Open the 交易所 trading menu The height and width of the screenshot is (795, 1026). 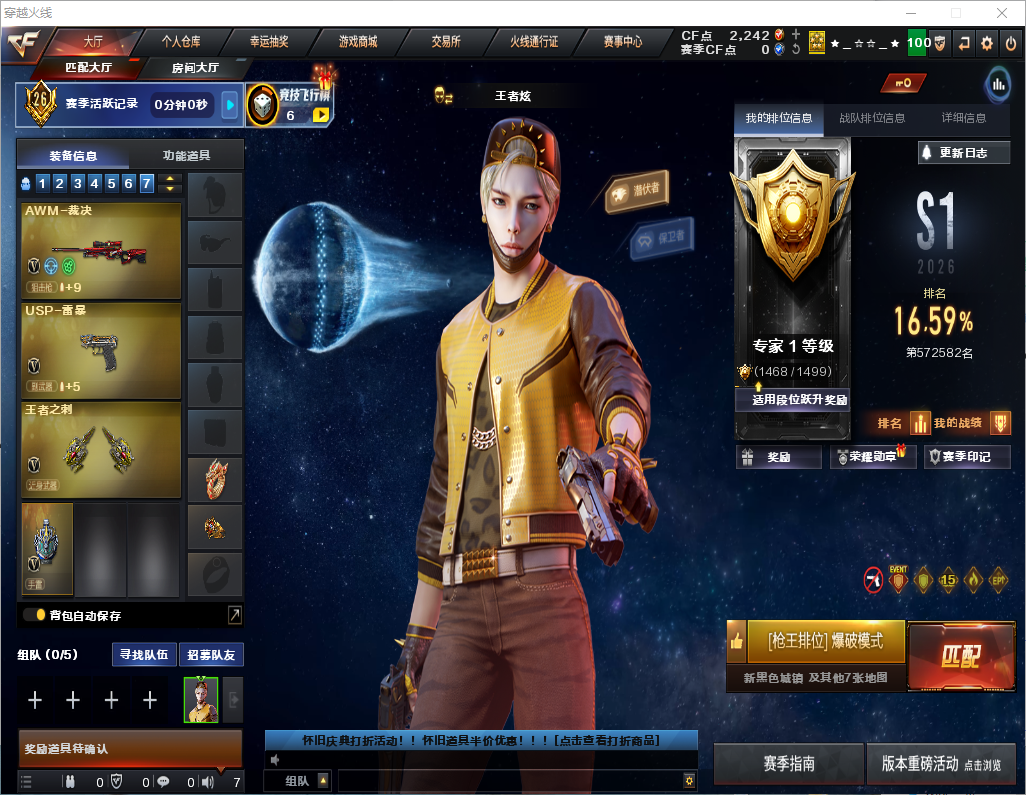[x=446, y=42]
